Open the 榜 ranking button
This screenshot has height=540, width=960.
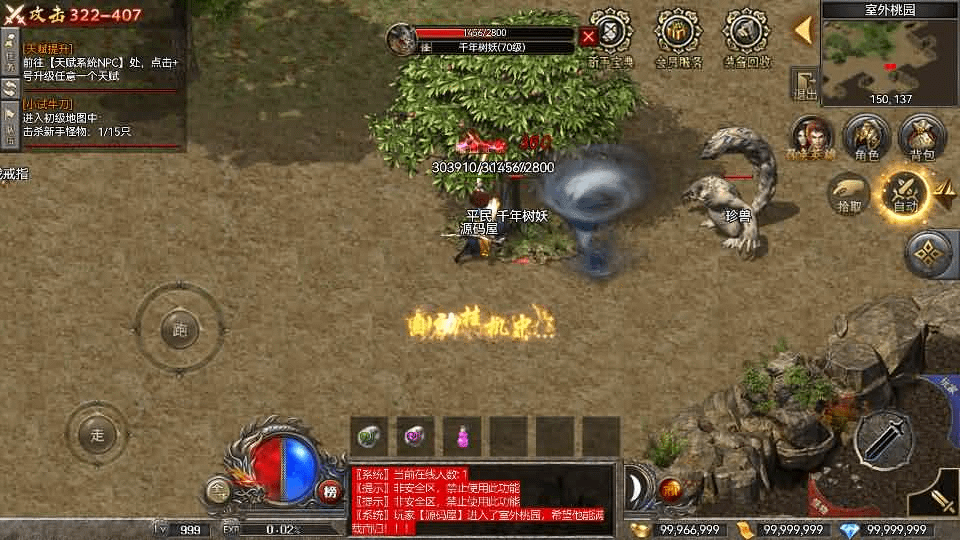coord(331,490)
